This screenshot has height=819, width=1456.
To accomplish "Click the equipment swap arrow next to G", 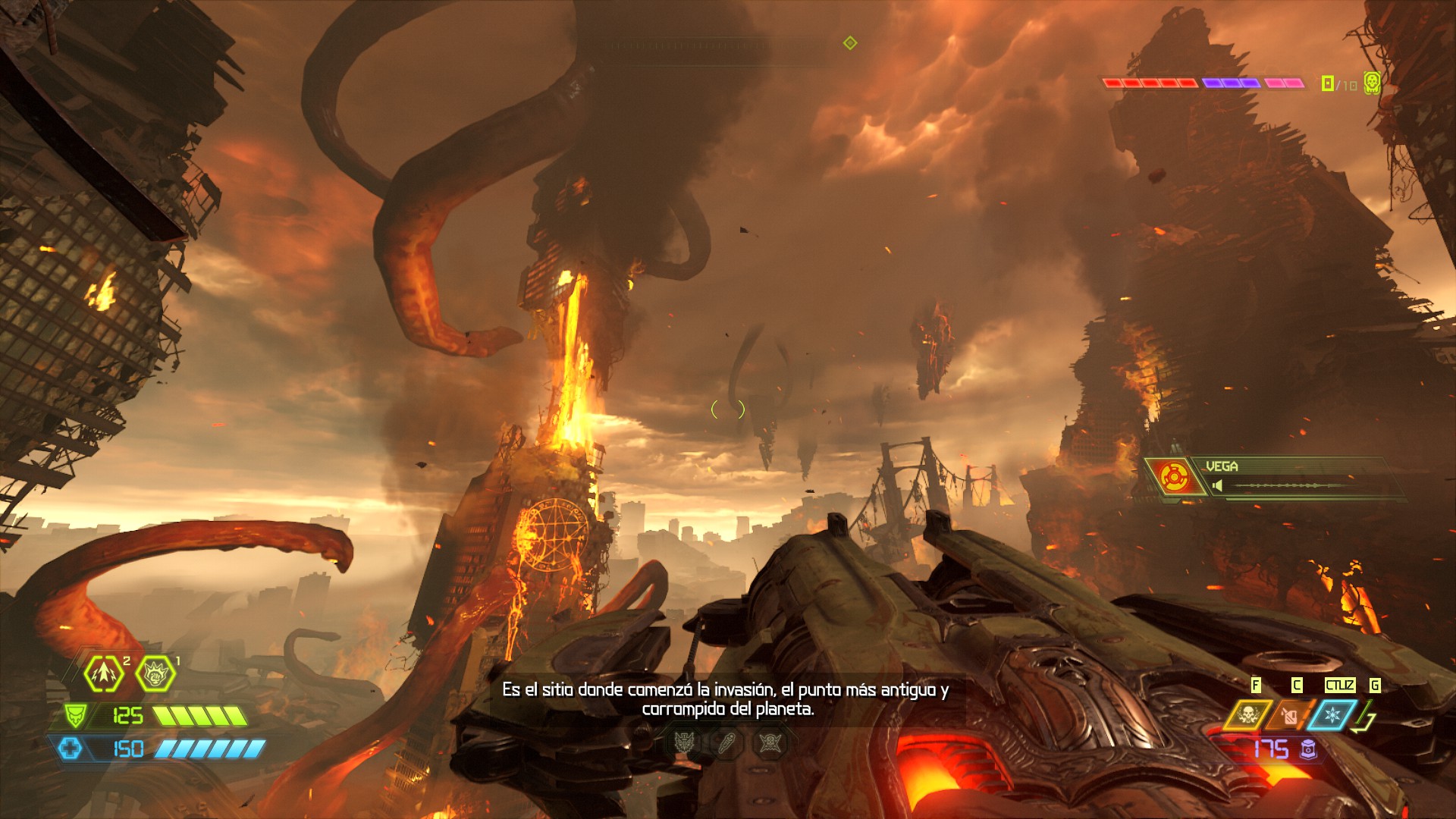I will (x=1363, y=717).
